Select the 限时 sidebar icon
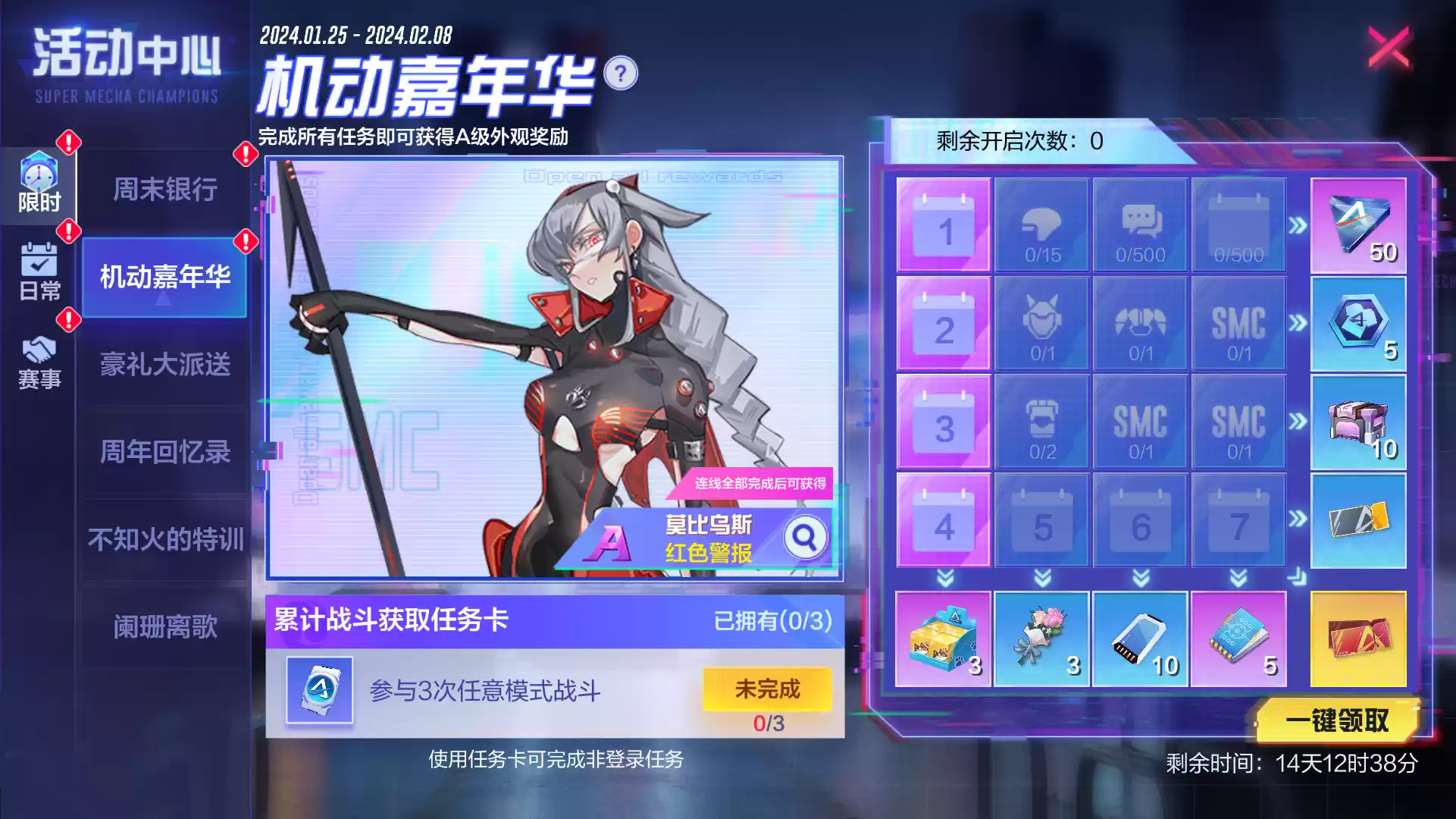1456x819 pixels. [39, 184]
